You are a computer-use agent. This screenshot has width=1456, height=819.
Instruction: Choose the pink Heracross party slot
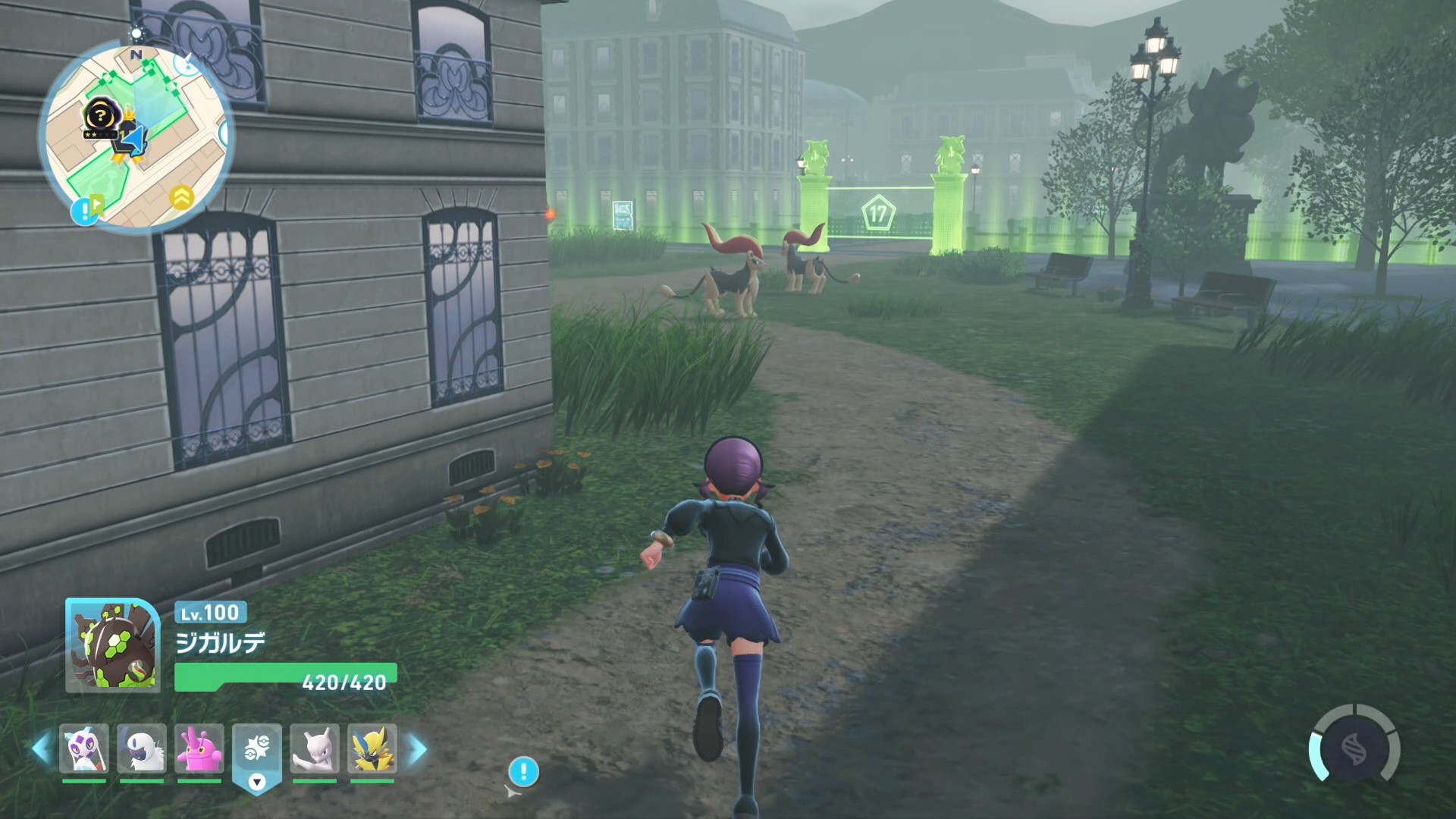(x=199, y=748)
